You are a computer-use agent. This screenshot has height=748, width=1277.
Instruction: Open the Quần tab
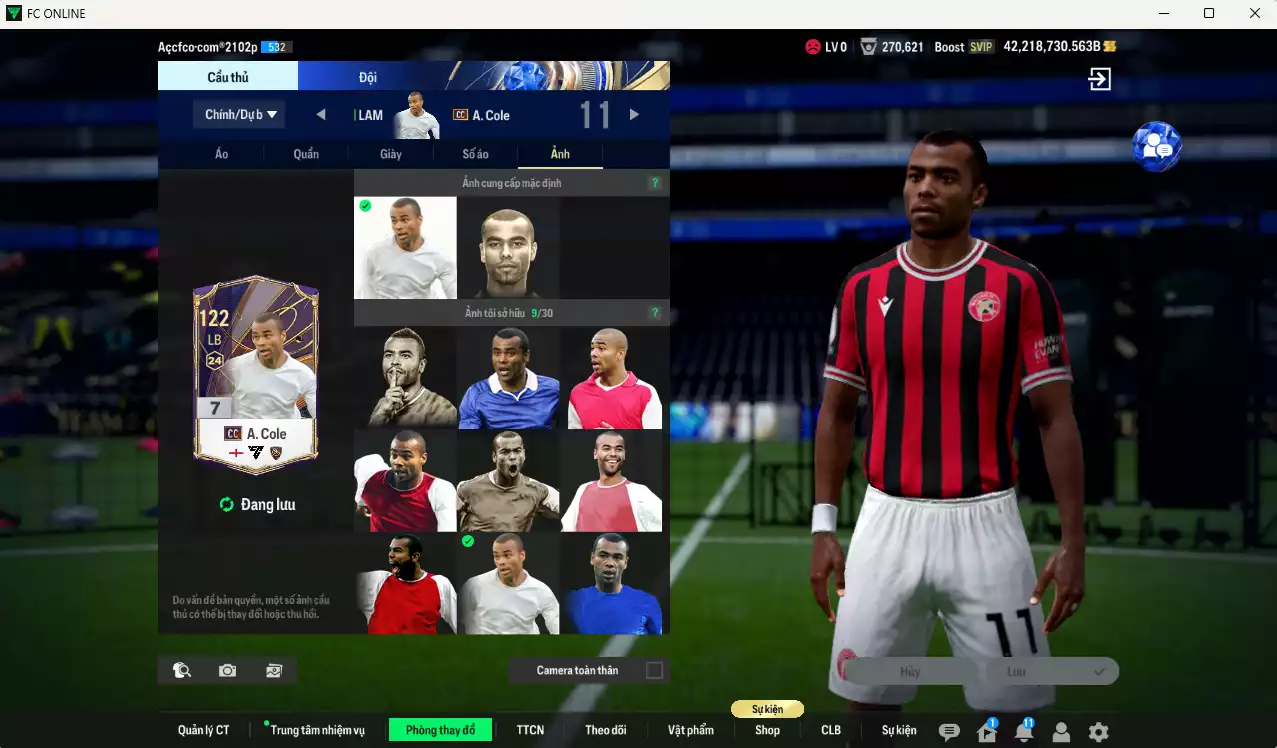tap(306, 154)
